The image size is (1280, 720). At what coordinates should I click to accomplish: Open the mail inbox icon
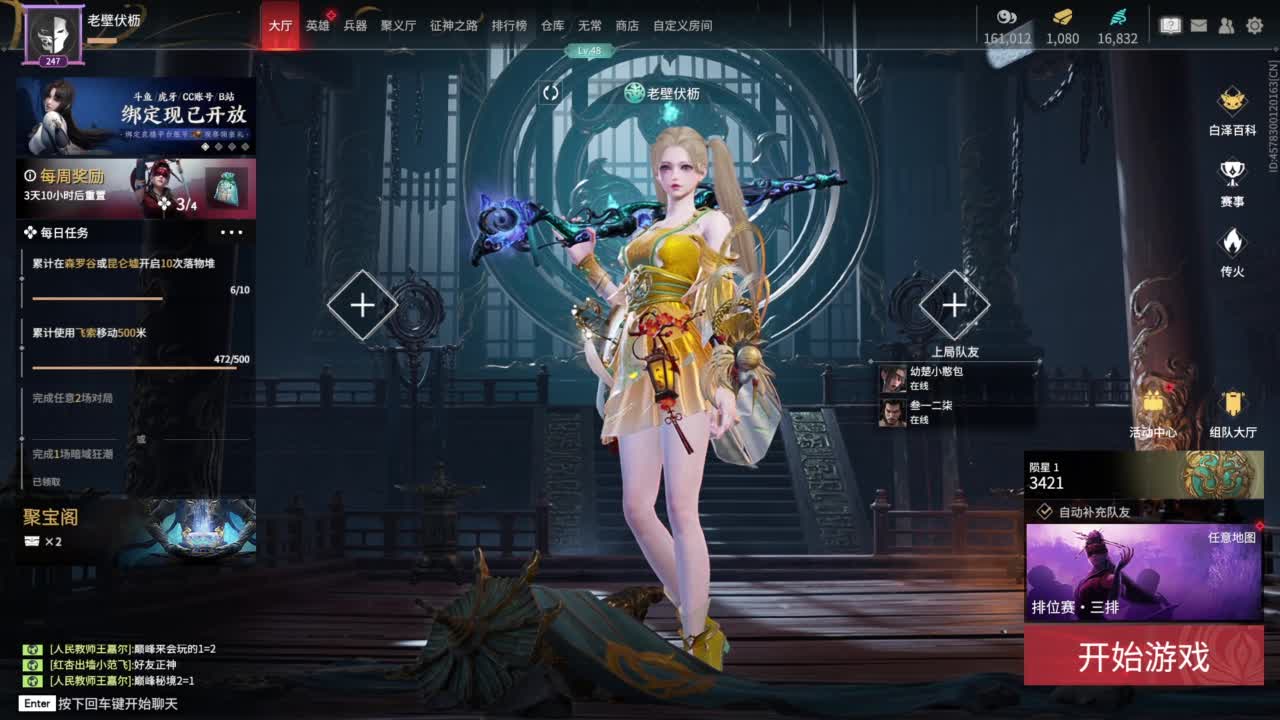coord(1199,26)
